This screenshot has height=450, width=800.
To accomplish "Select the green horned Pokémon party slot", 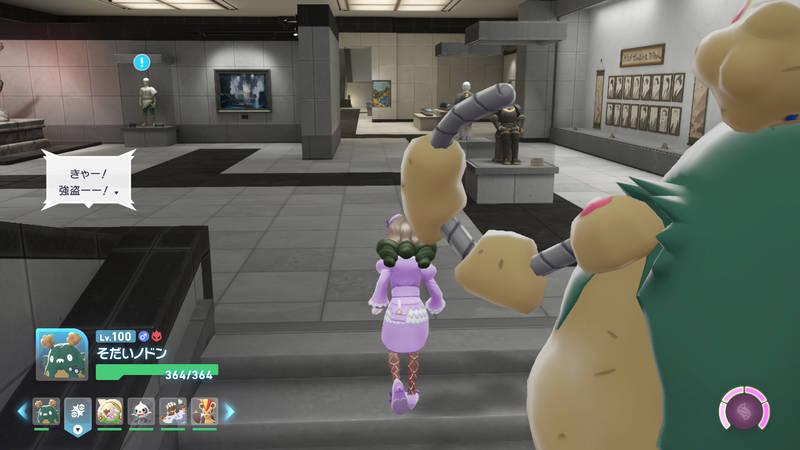I will [x=46, y=411].
